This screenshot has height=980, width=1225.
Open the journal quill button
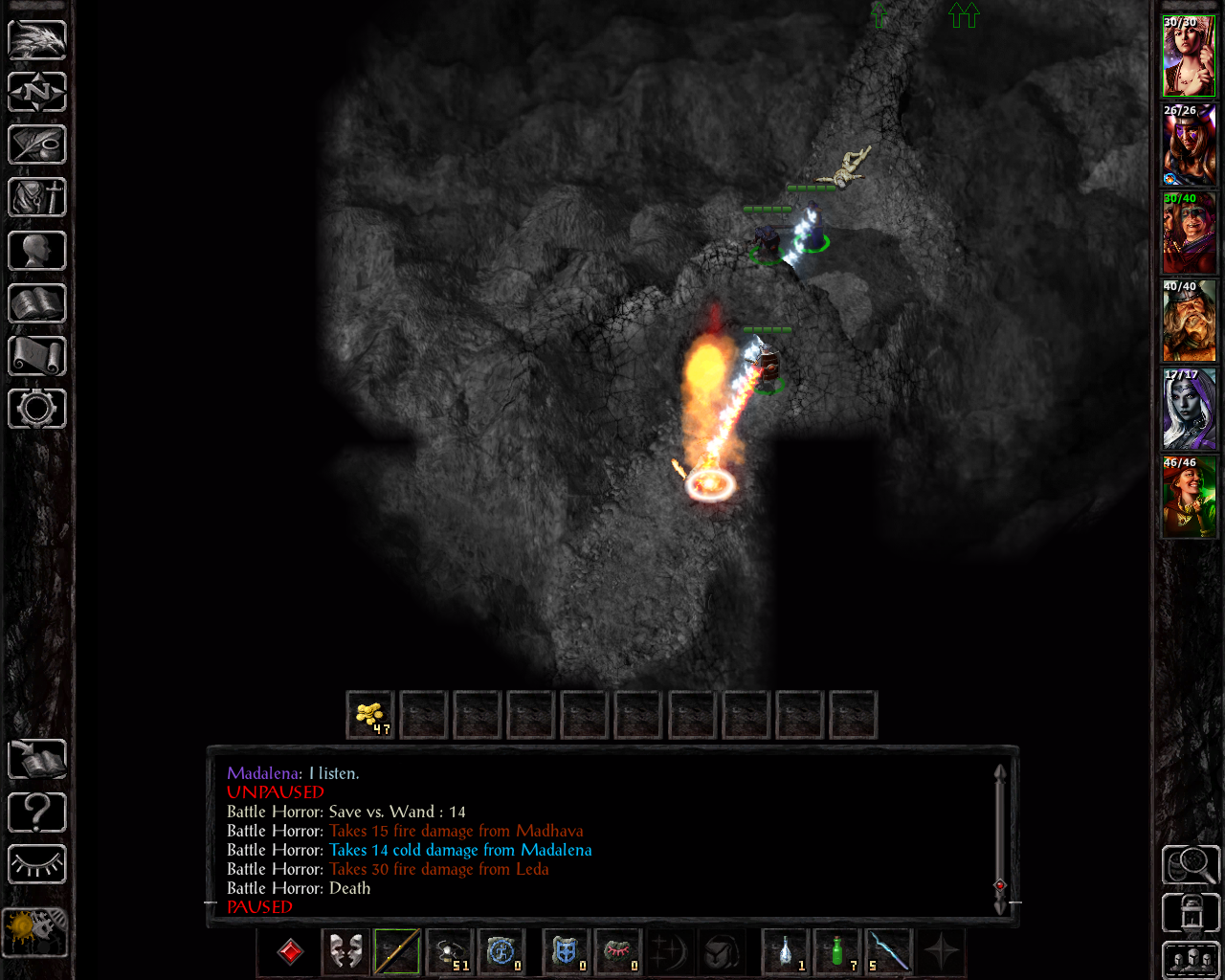pyautogui.click(x=37, y=145)
